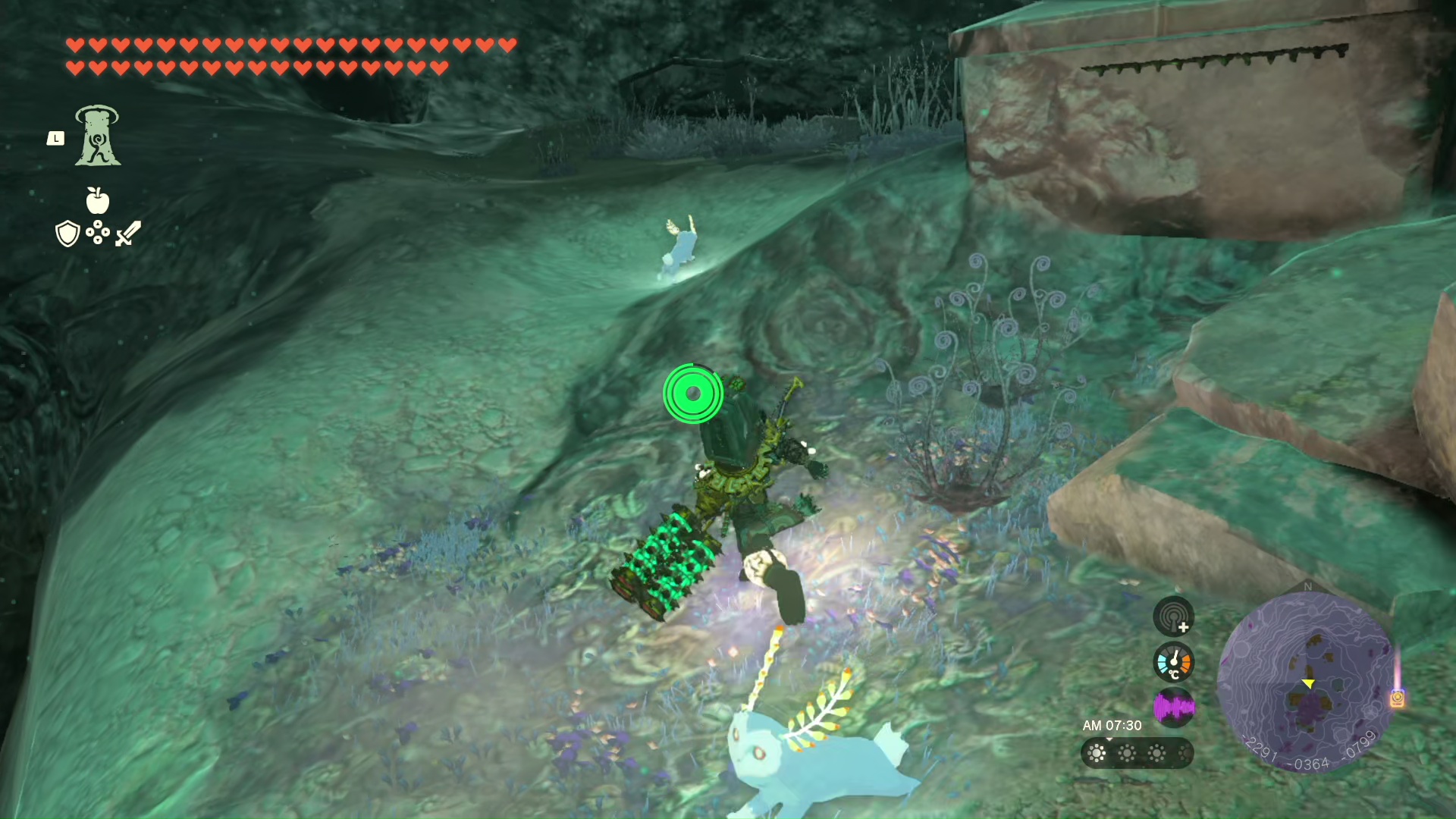Click the purple noise level indicator

coord(1173,708)
